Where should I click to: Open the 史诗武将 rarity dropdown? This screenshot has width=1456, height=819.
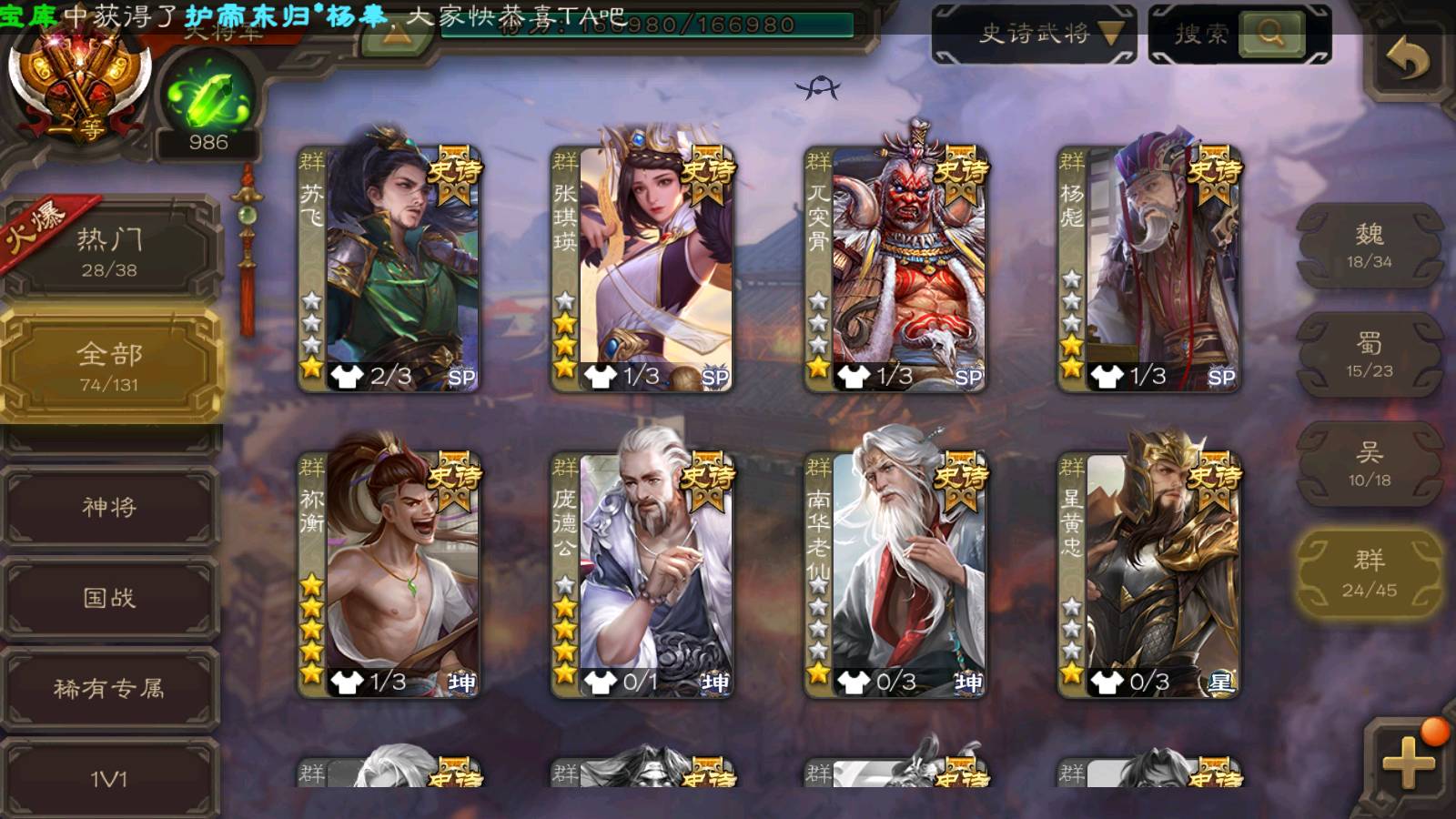pos(1034,35)
